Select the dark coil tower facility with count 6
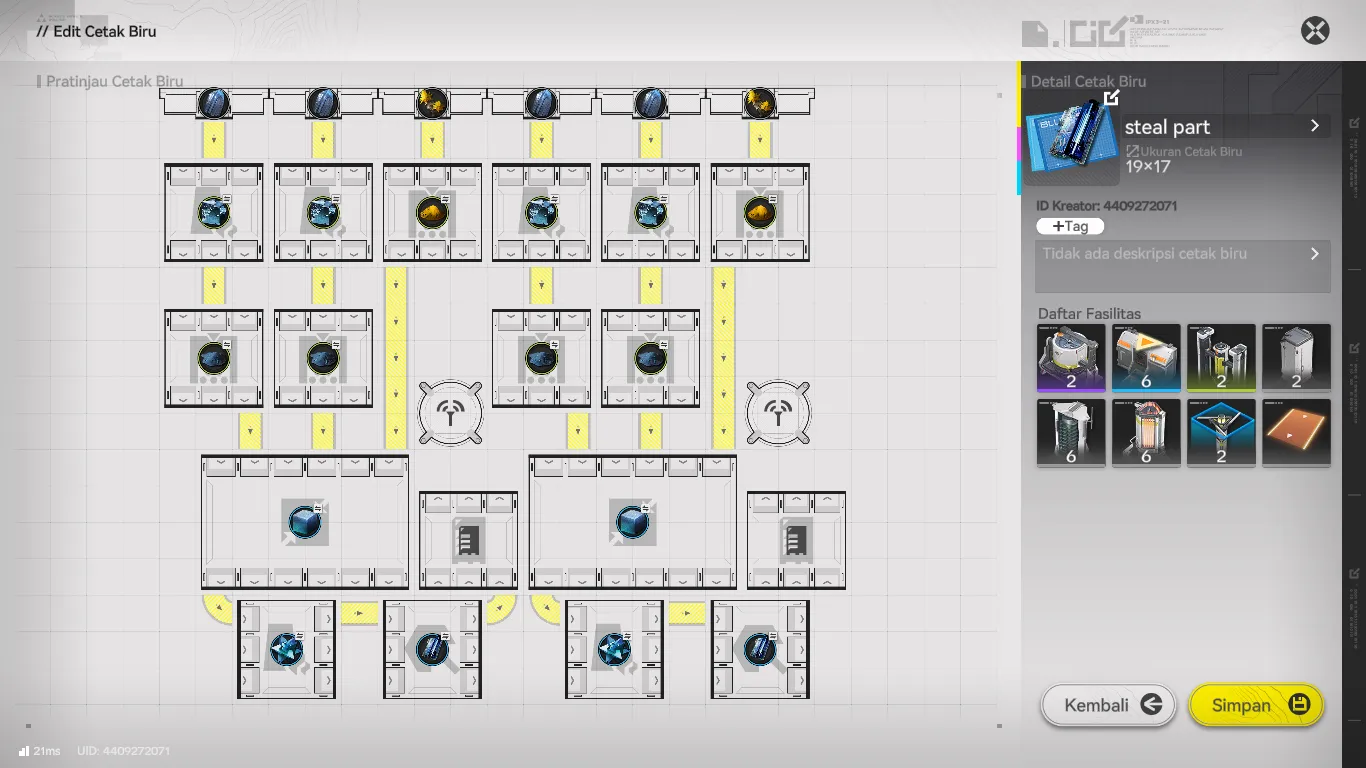The height and width of the screenshot is (768, 1366). coord(1071,432)
